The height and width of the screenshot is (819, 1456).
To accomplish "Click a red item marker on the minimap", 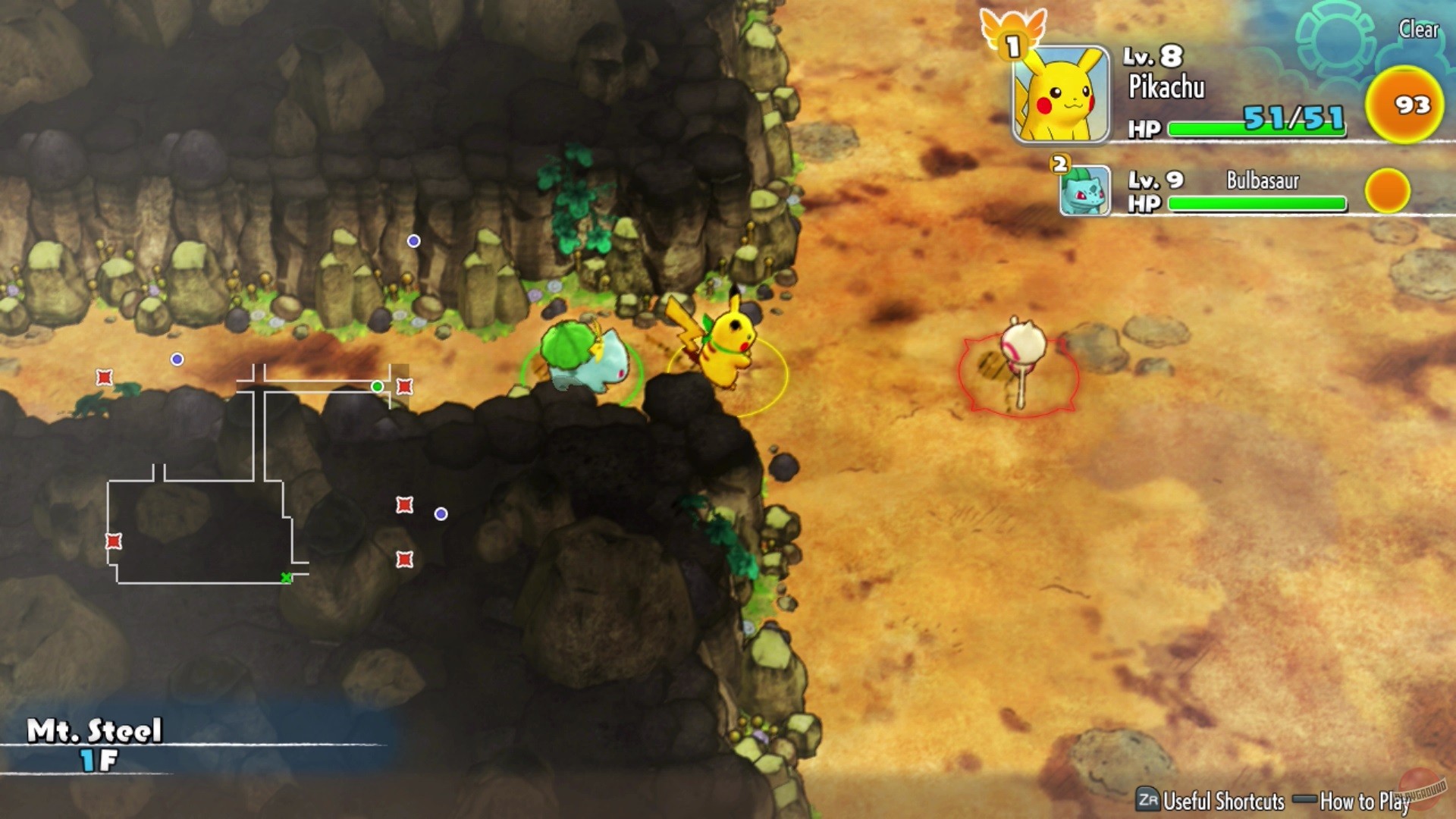I will 102,377.
